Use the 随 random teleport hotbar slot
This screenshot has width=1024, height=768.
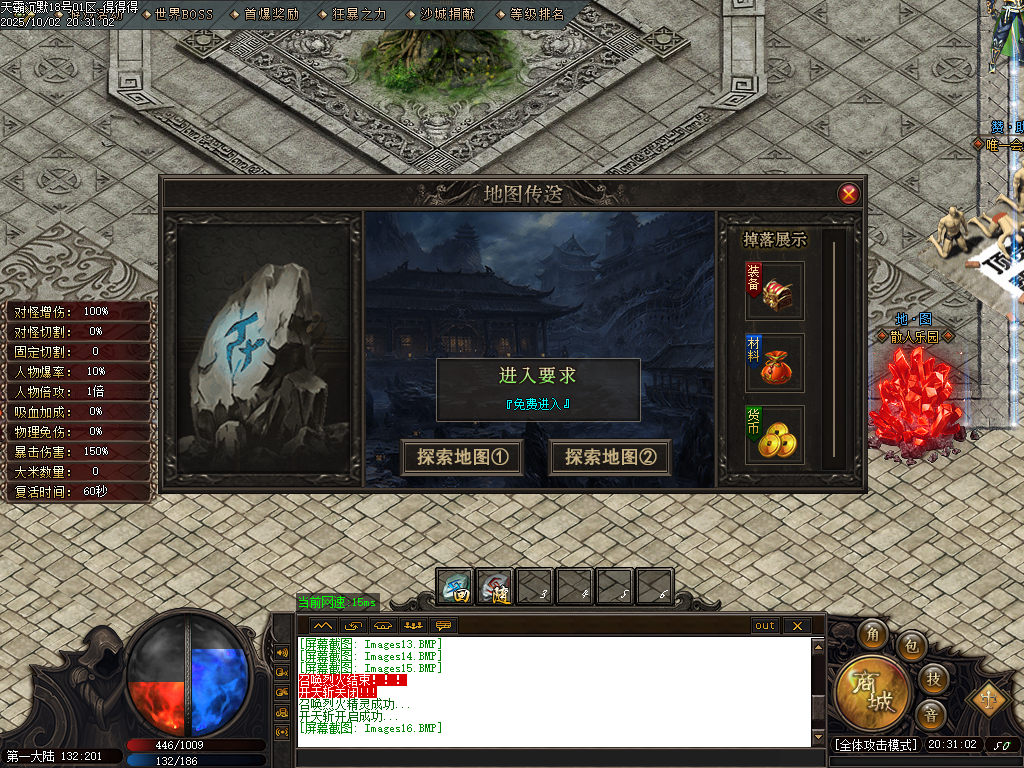494,585
